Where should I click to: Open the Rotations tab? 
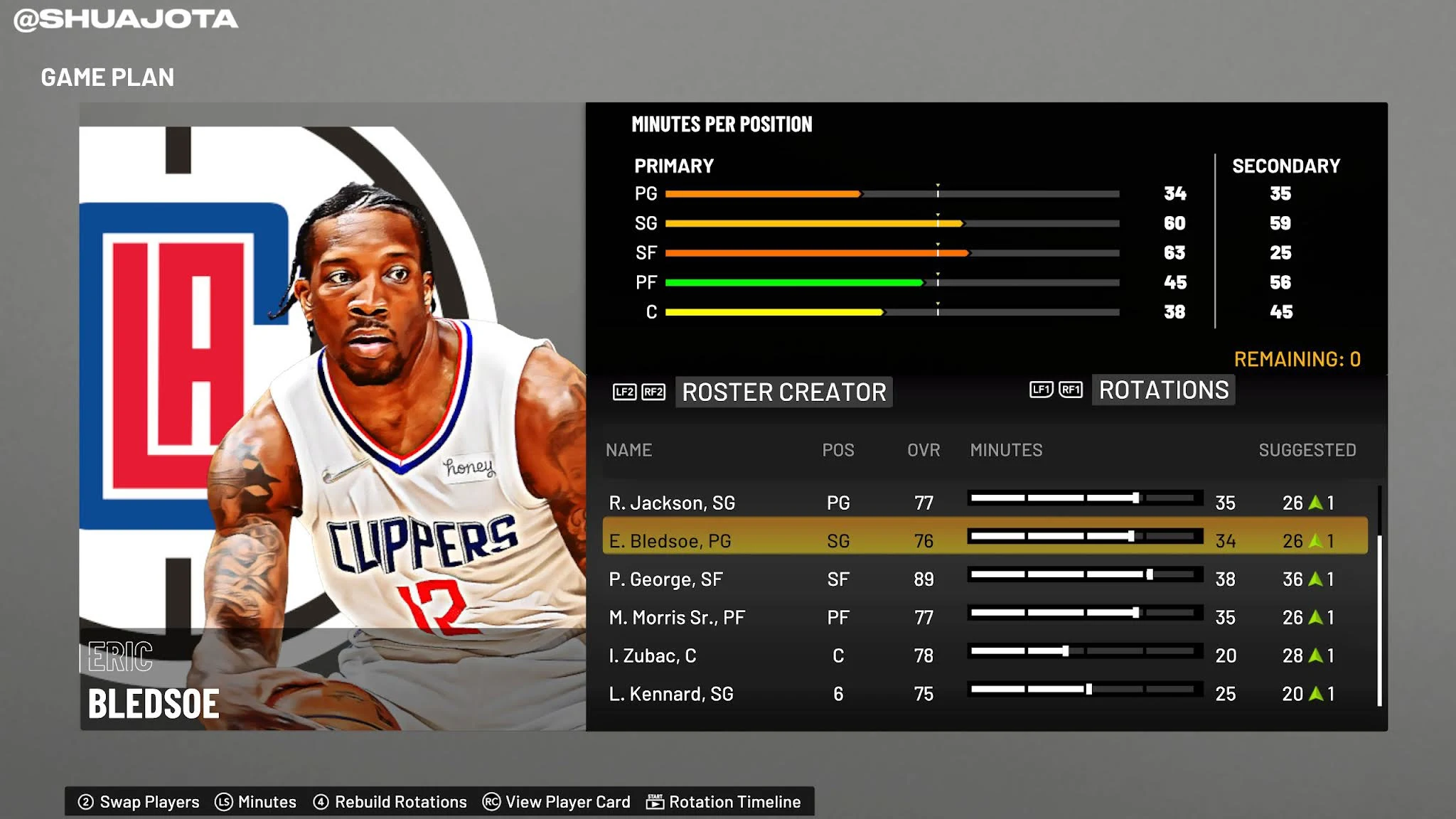(x=1163, y=390)
